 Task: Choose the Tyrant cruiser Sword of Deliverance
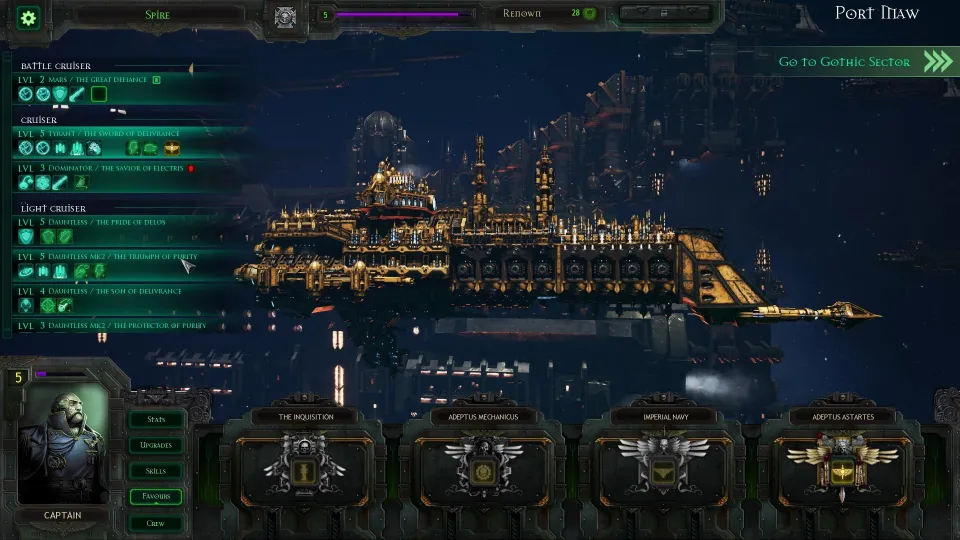pos(100,133)
